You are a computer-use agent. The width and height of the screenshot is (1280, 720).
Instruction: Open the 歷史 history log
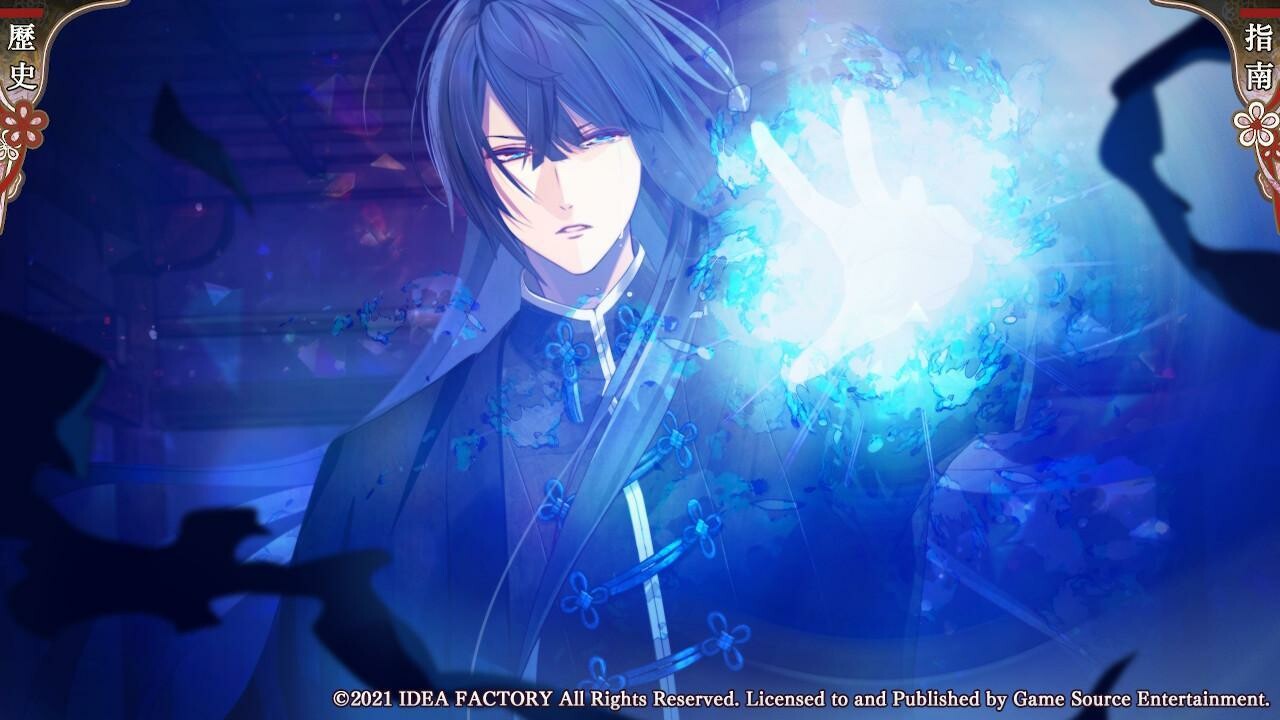click(21, 62)
